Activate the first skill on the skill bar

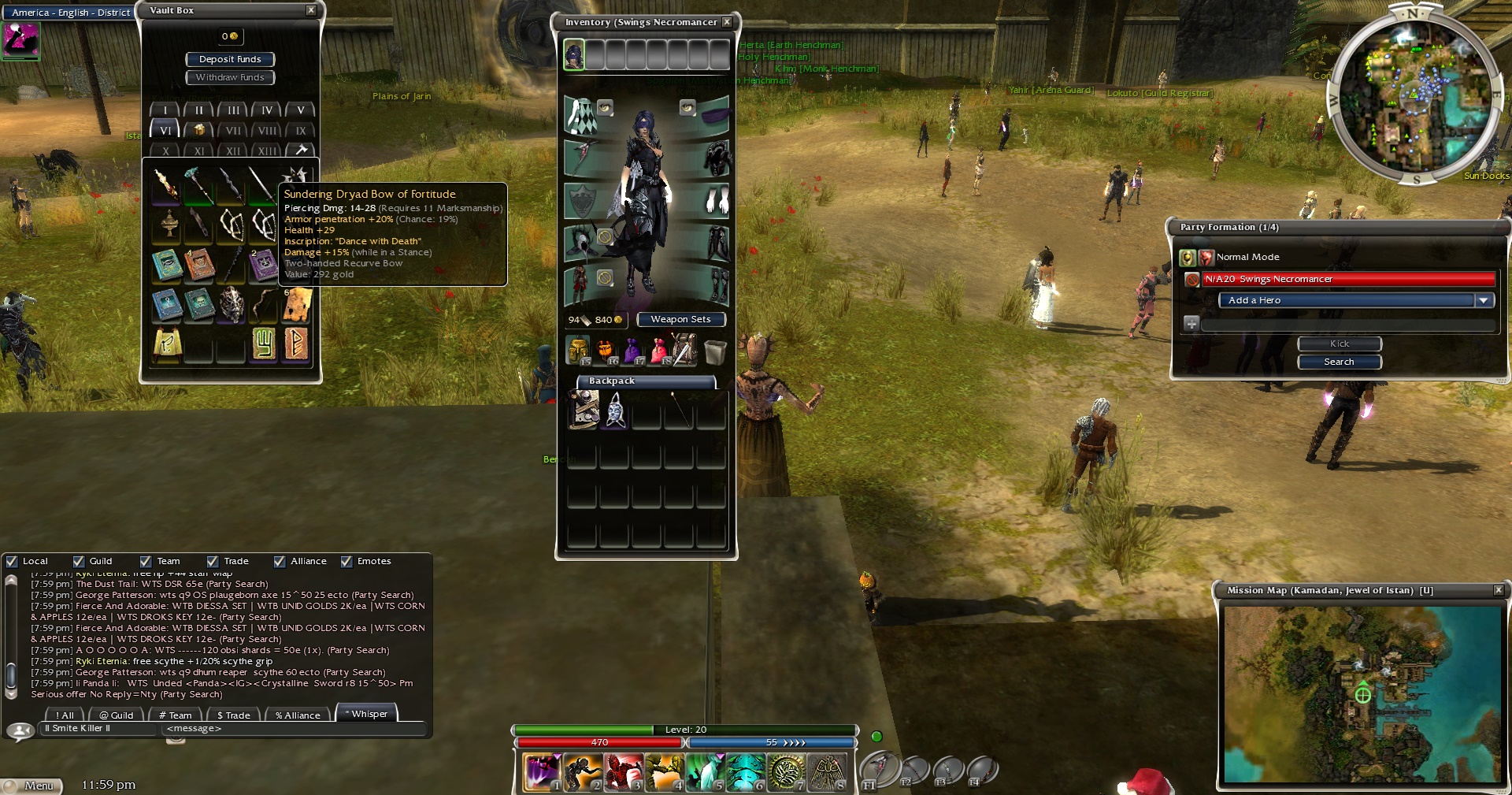543,772
